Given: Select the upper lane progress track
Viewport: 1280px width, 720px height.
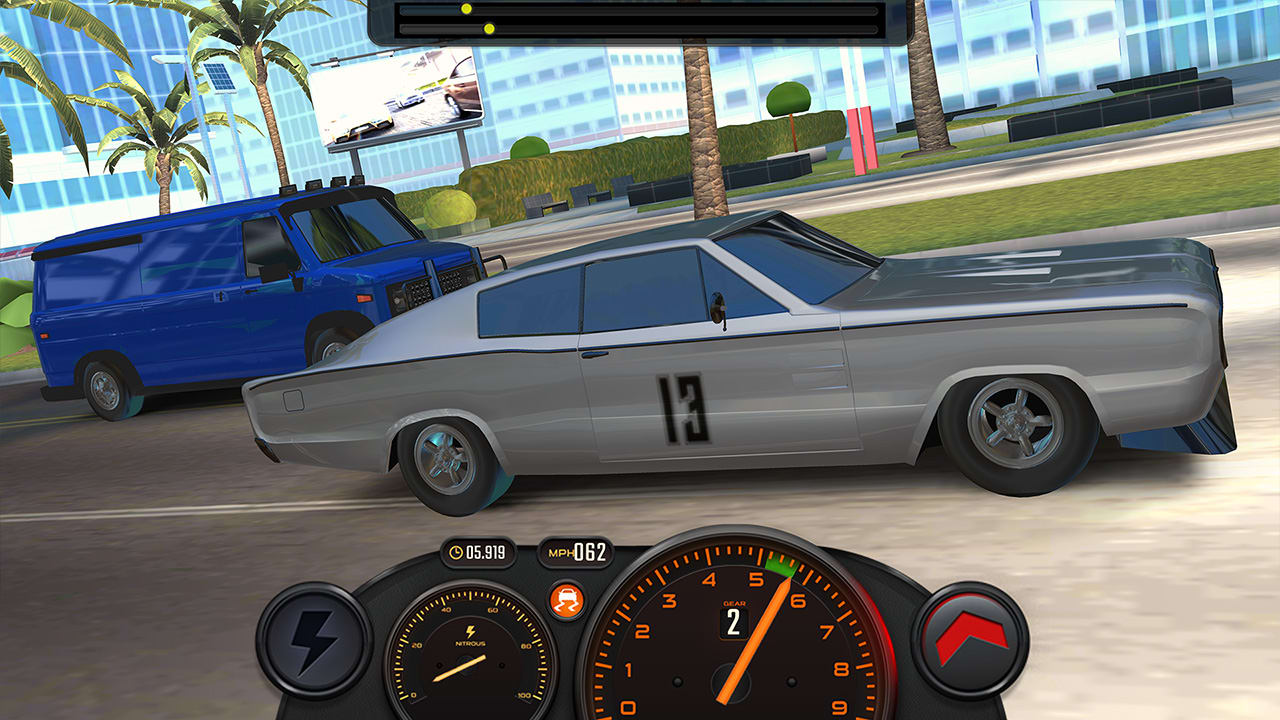Looking at the screenshot, I should click(640, 10).
